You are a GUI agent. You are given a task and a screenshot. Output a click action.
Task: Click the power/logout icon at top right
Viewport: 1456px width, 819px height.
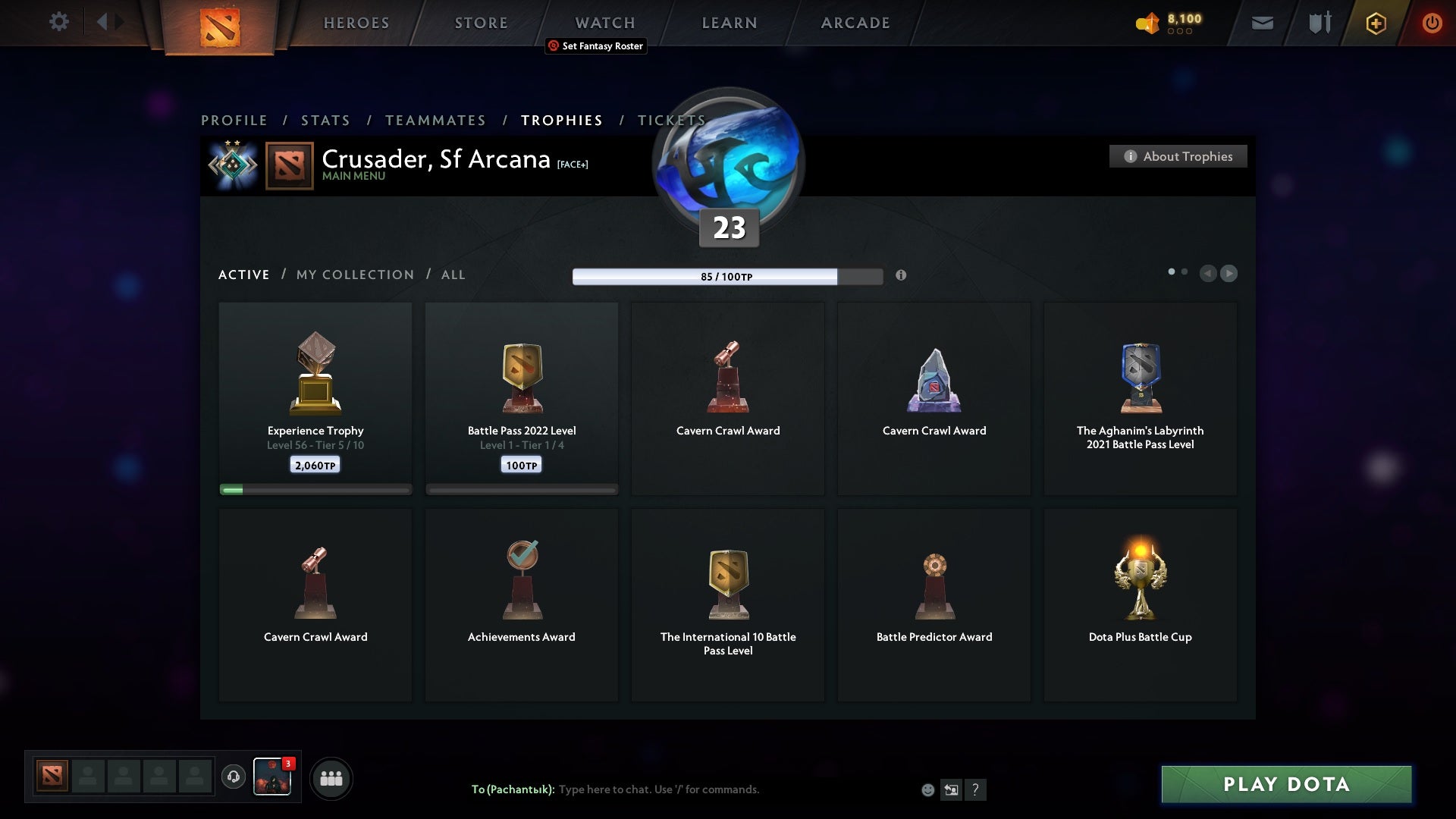point(1433,23)
